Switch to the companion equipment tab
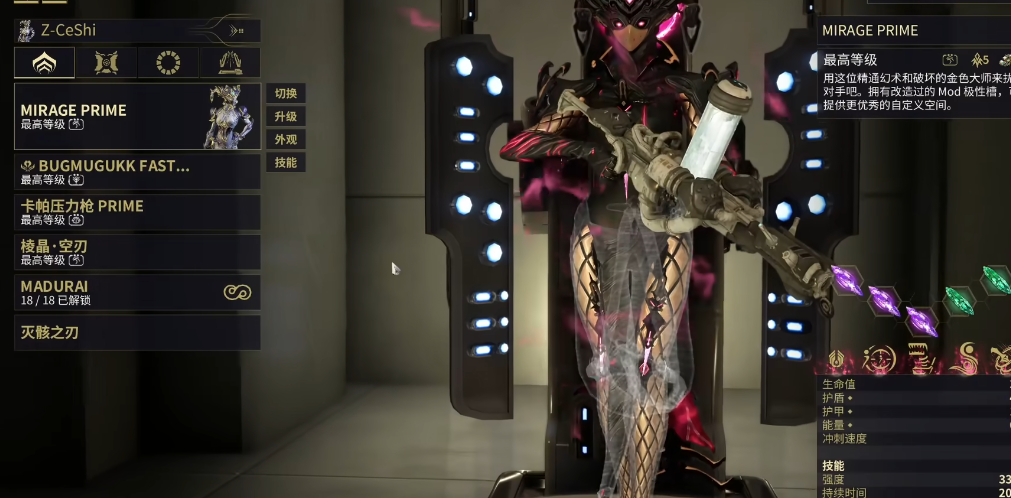 (x=106, y=63)
